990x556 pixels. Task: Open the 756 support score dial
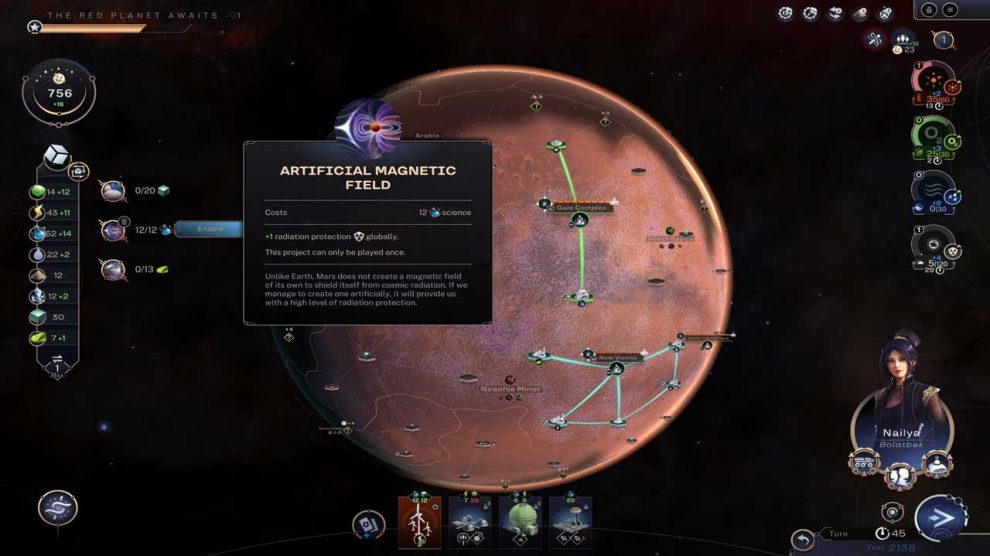(x=59, y=92)
